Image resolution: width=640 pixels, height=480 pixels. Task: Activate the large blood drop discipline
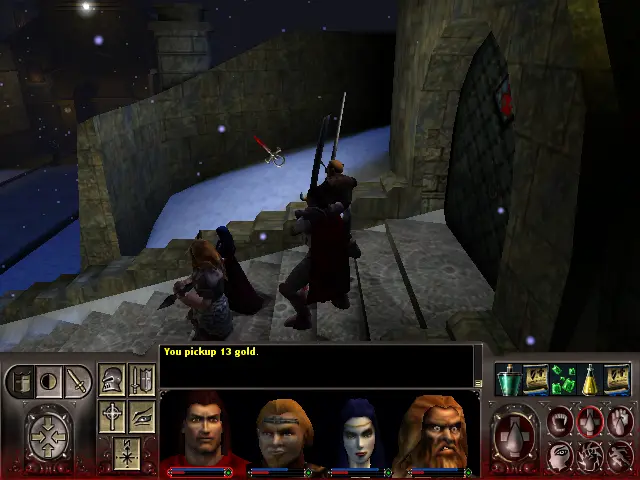516,437
